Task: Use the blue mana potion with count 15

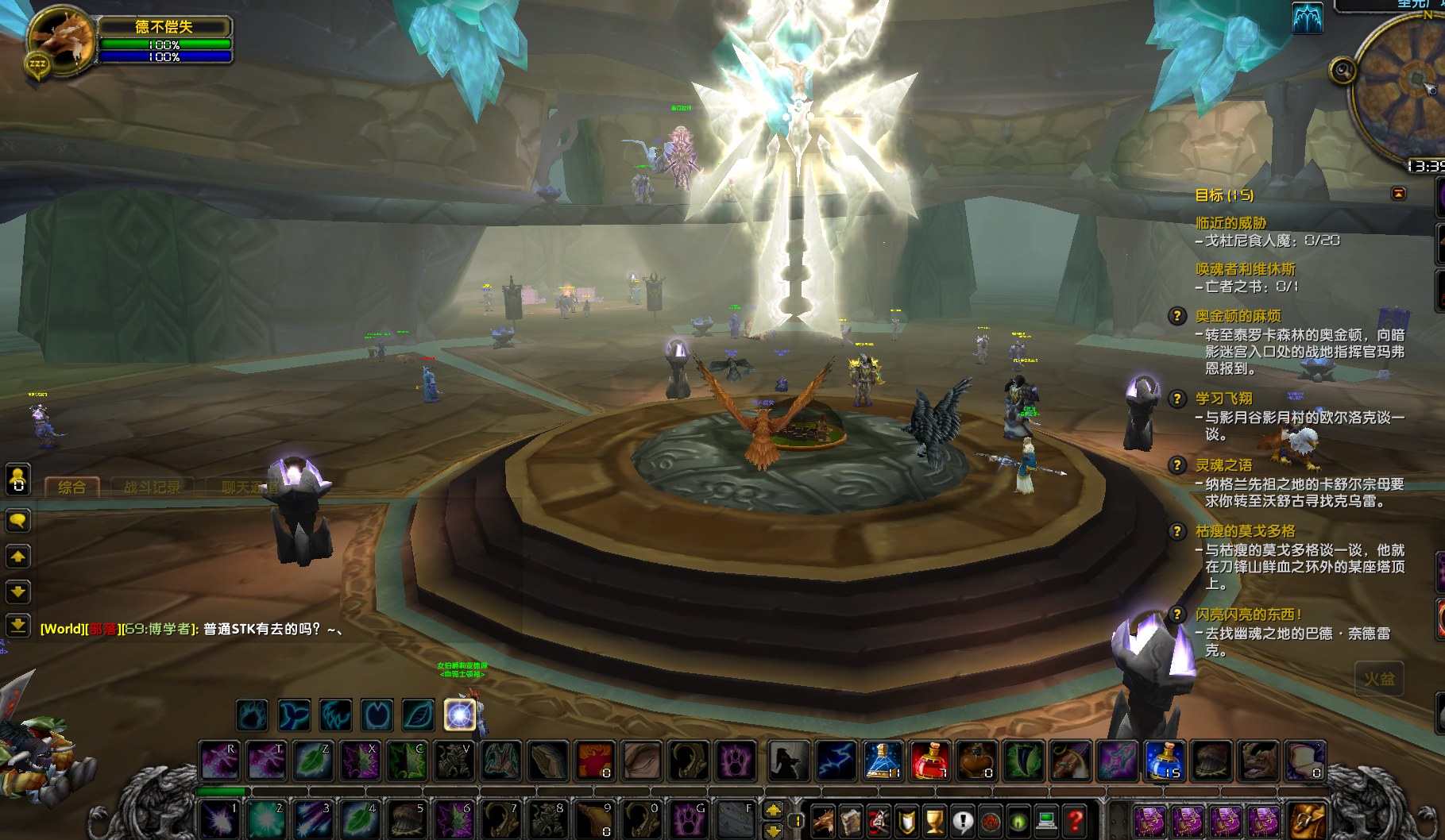Action: (x=1165, y=761)
